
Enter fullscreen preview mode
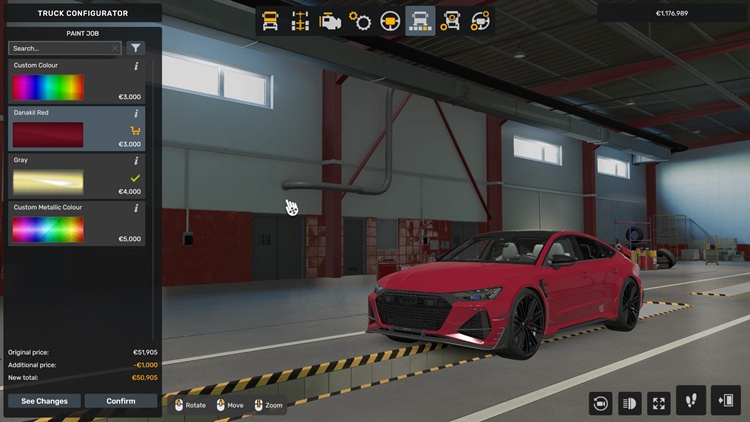659,403
